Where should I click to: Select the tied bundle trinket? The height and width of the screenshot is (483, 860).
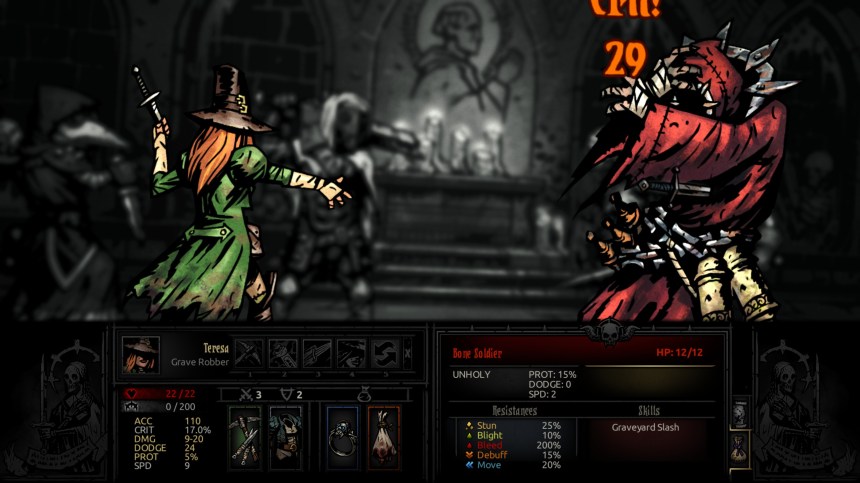383,437
